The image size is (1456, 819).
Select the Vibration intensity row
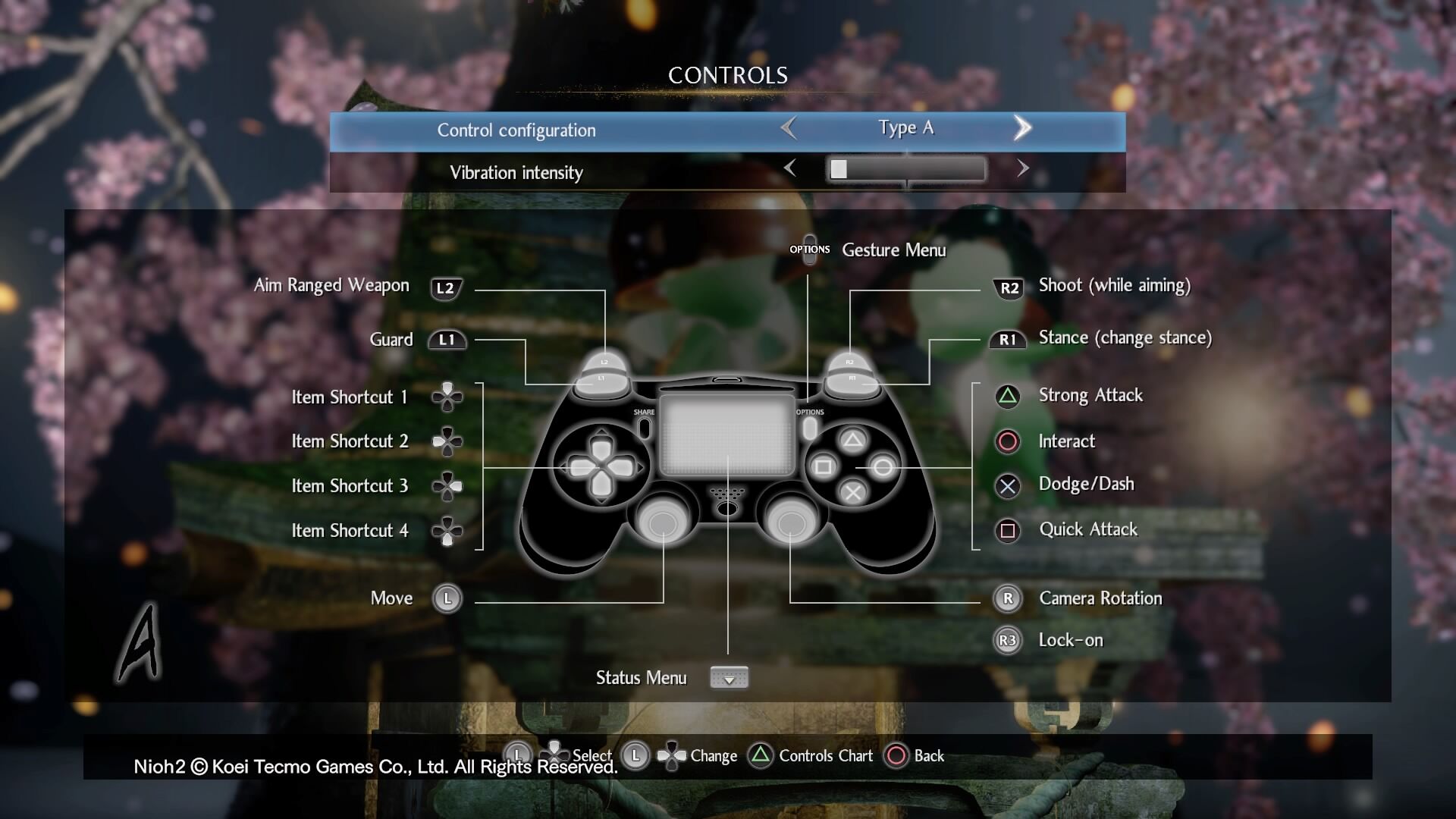(516, 173)
